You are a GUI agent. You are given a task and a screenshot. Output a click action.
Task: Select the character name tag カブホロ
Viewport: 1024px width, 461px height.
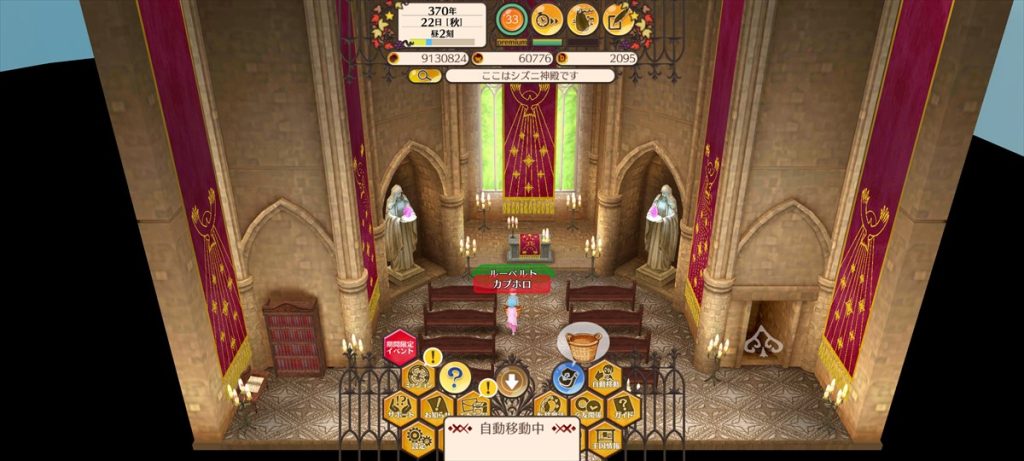(512, 284)
